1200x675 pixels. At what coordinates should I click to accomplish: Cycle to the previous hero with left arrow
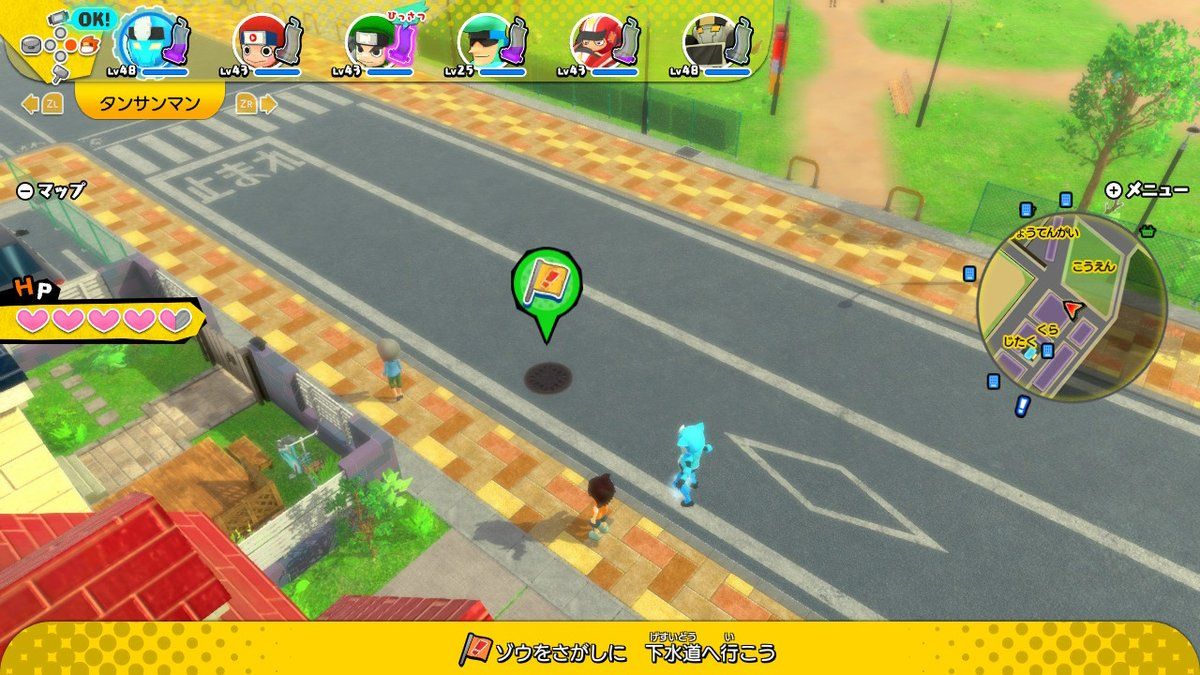pyautogui.click(x=42, y=103)
